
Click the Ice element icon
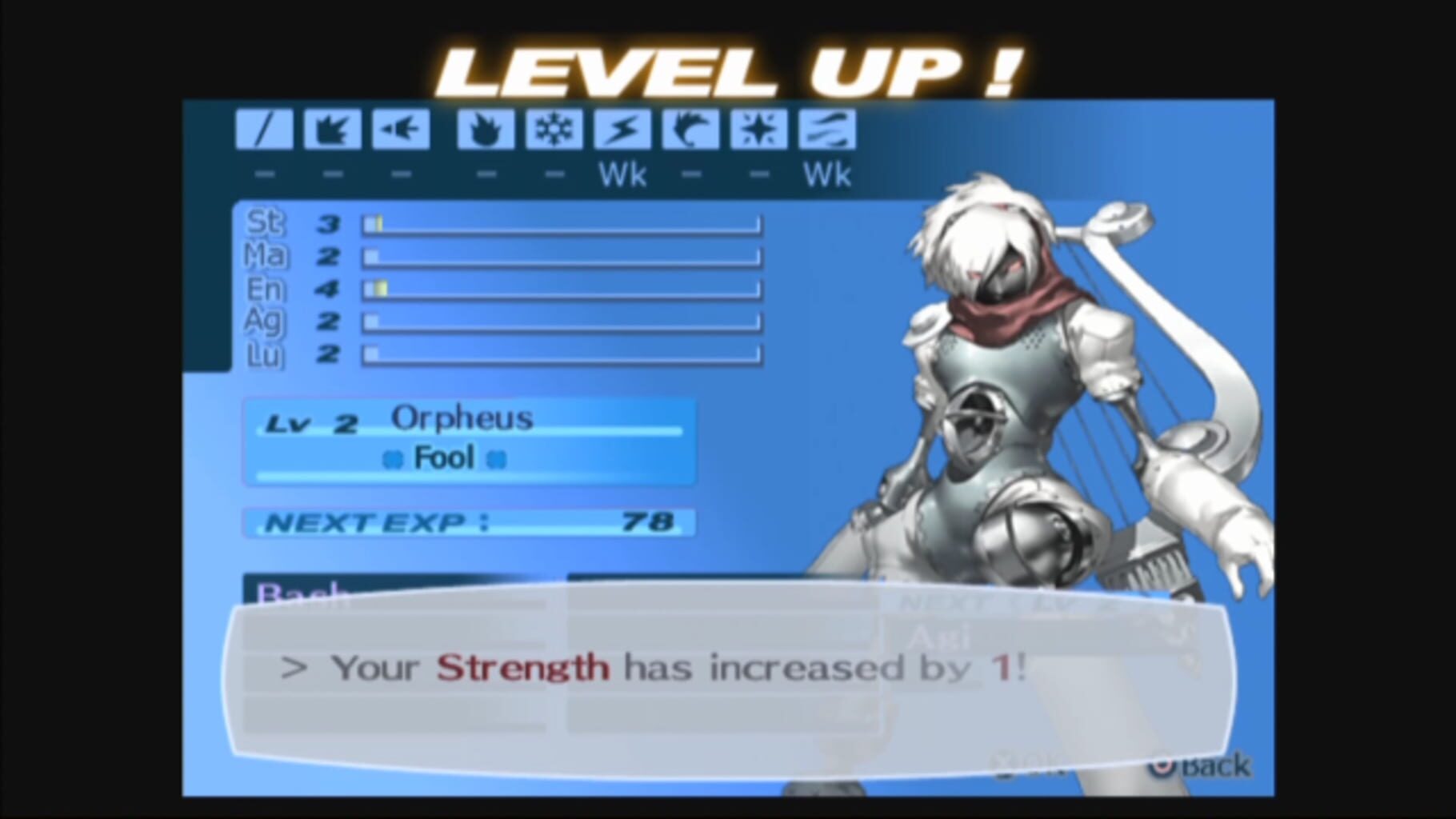[x=554, y=130]
